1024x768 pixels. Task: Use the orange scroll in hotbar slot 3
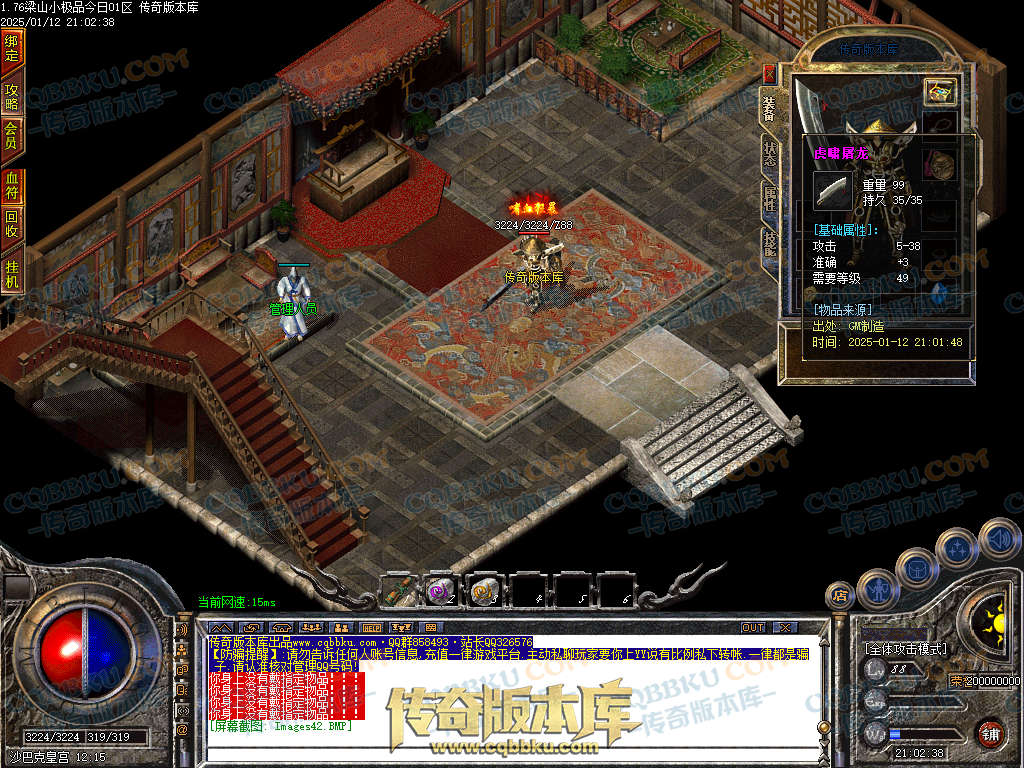(x=486, y=591)
